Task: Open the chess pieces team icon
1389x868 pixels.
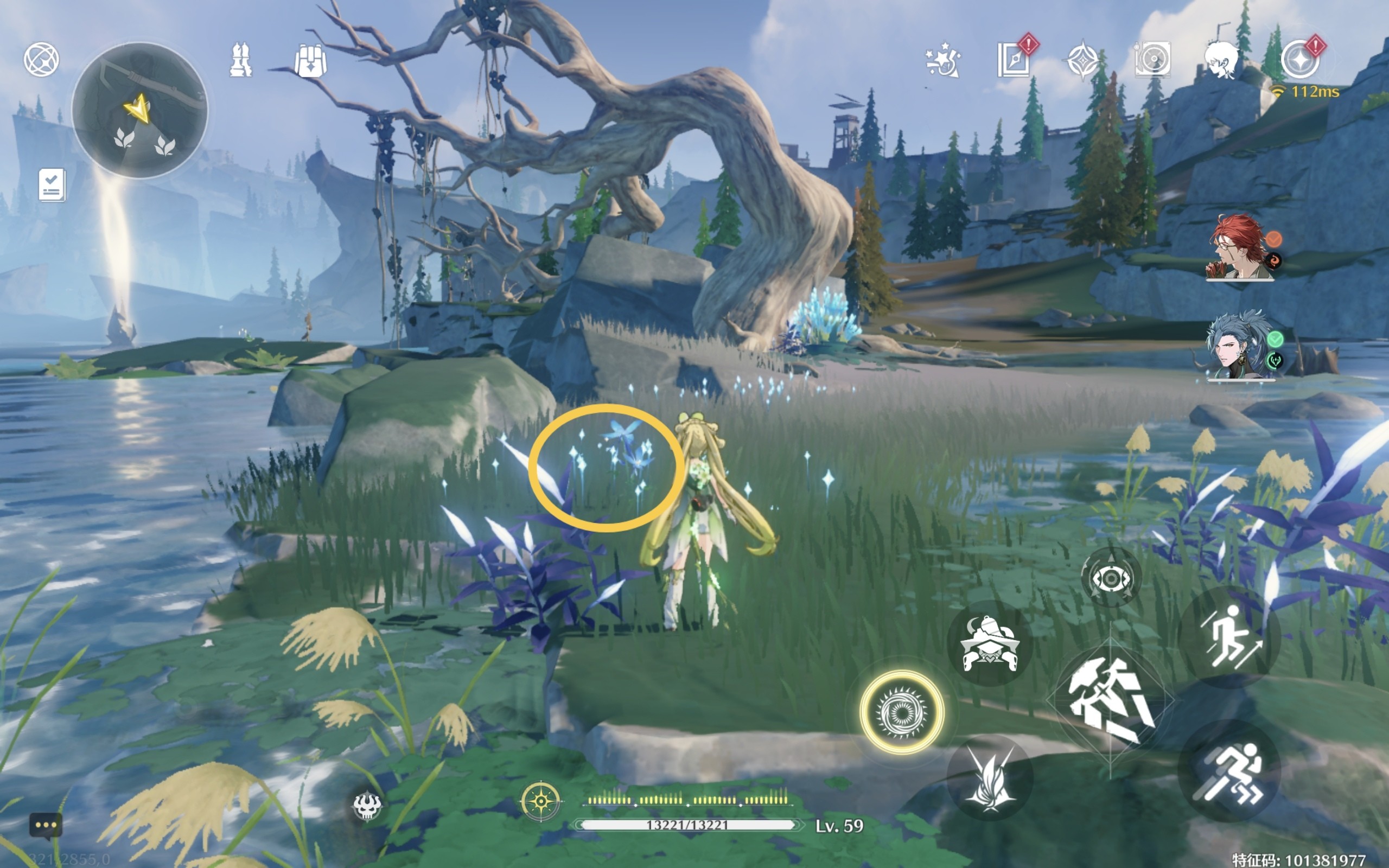Action: [240, 60]
